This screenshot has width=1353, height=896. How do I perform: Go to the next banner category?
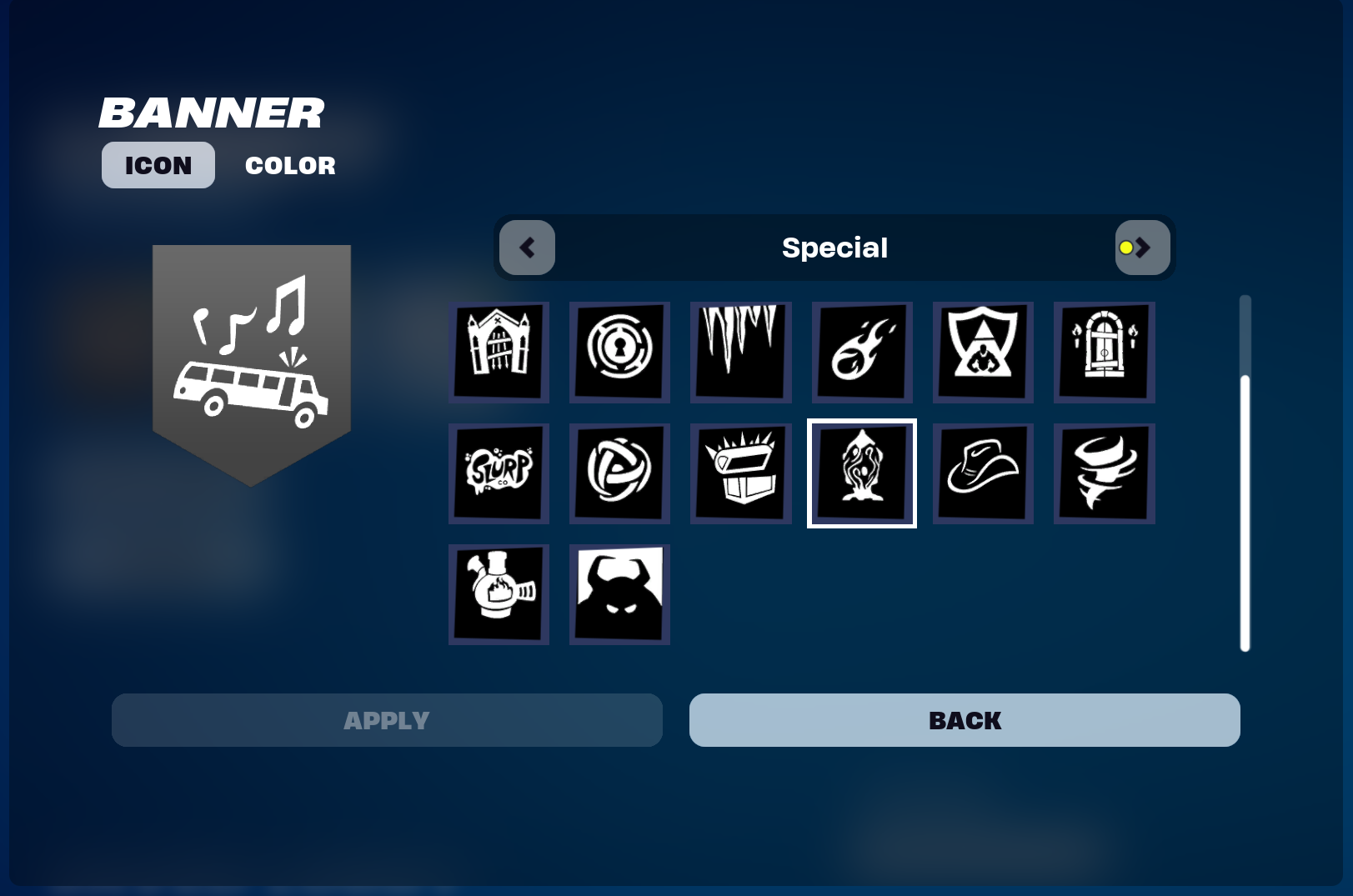coord(1143,247)
